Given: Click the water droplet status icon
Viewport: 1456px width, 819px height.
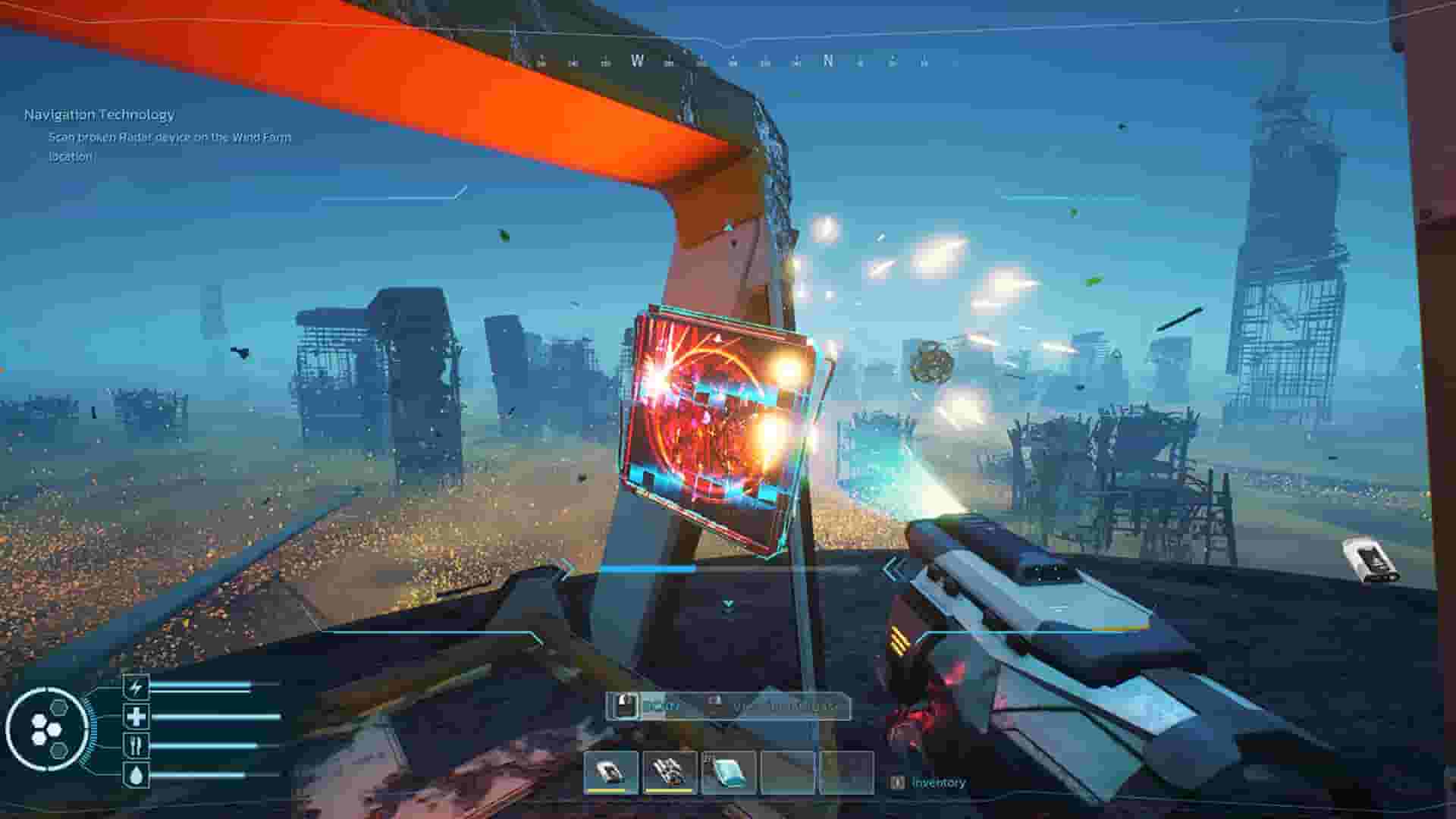Looking at the screenshot, I should pos(136,773).
